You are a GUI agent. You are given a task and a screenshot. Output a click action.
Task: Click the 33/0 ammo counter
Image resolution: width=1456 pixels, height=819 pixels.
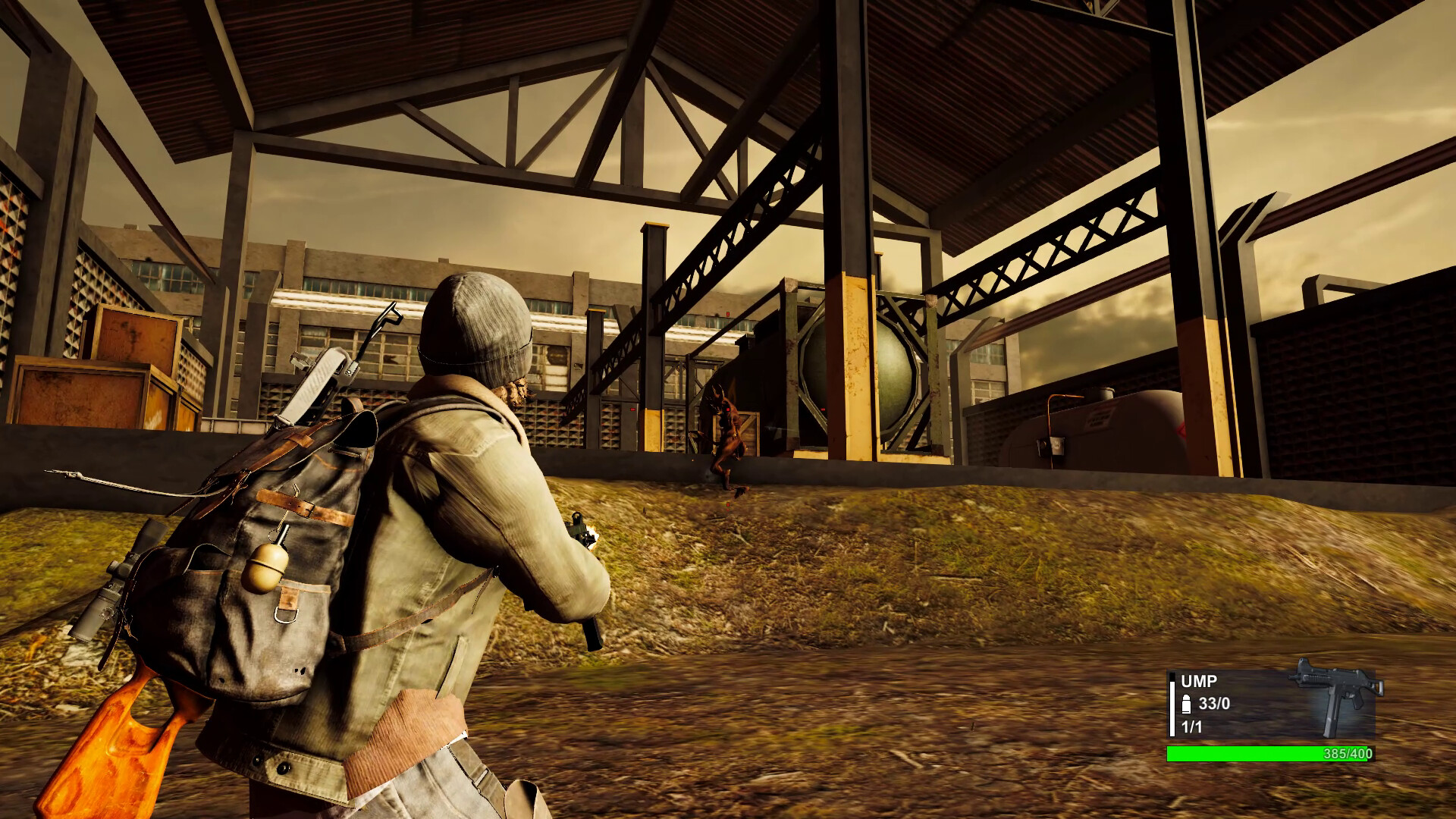1213,704
